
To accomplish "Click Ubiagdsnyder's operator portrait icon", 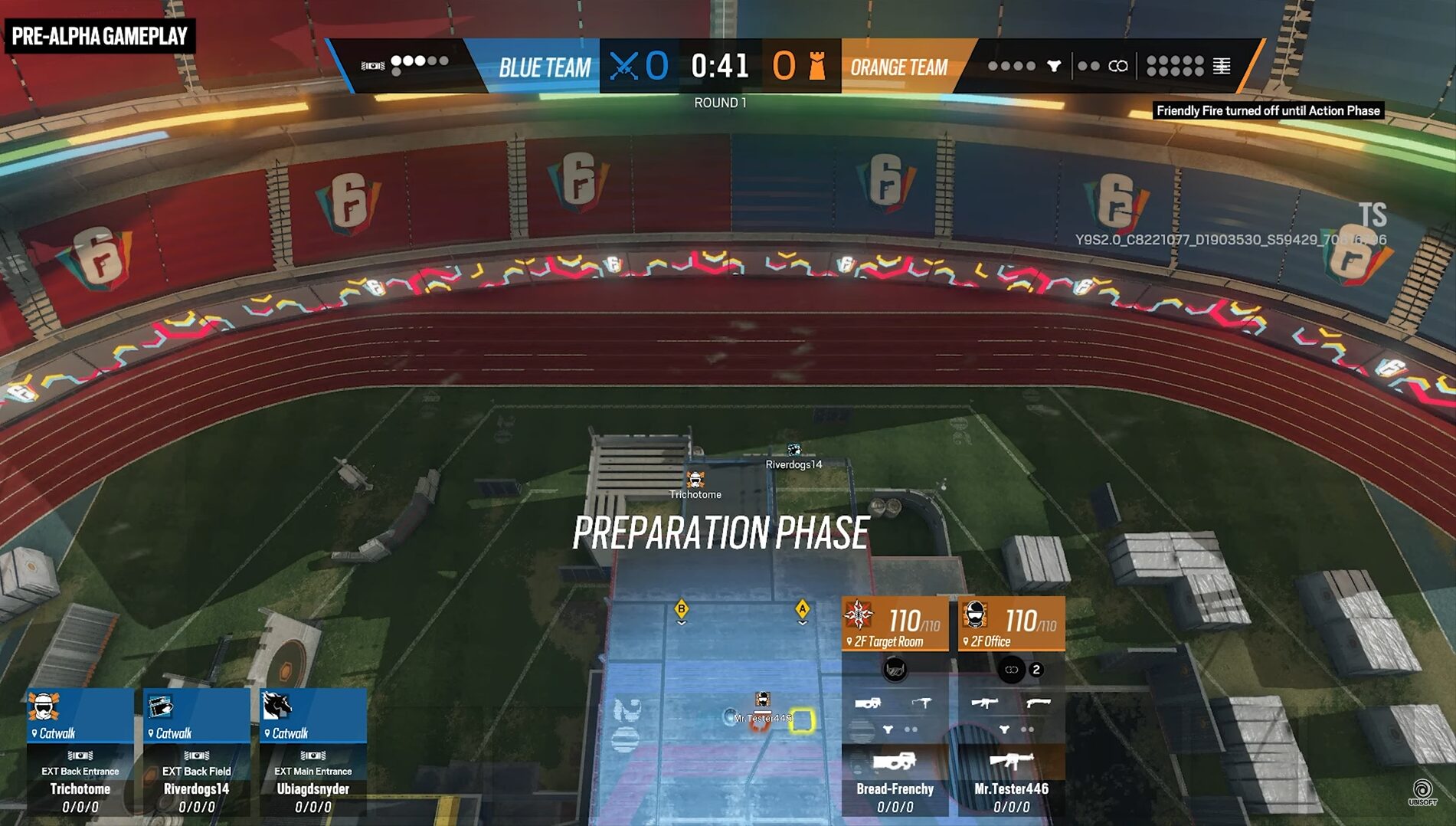I will click(x=276, y=705).
